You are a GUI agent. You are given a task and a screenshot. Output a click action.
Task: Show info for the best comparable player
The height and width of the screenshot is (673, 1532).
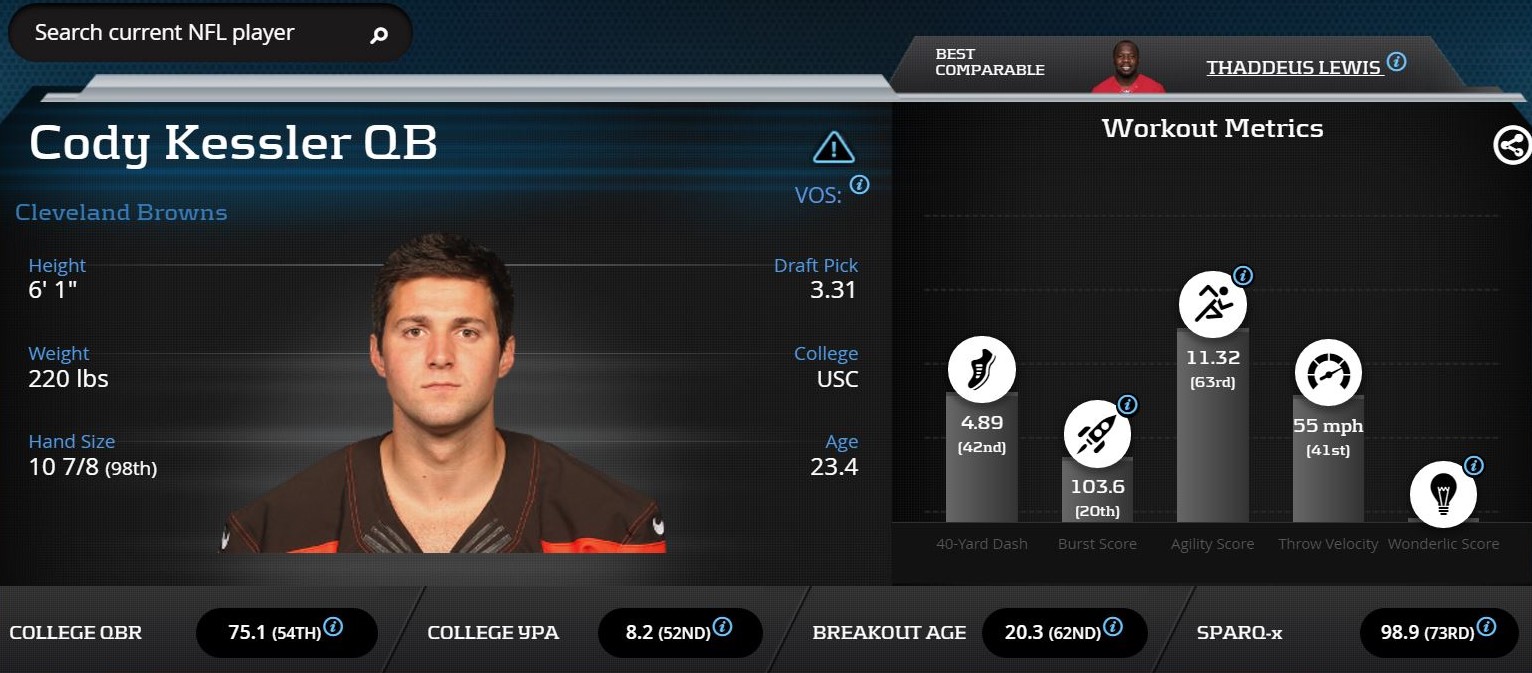(1397, 62)
